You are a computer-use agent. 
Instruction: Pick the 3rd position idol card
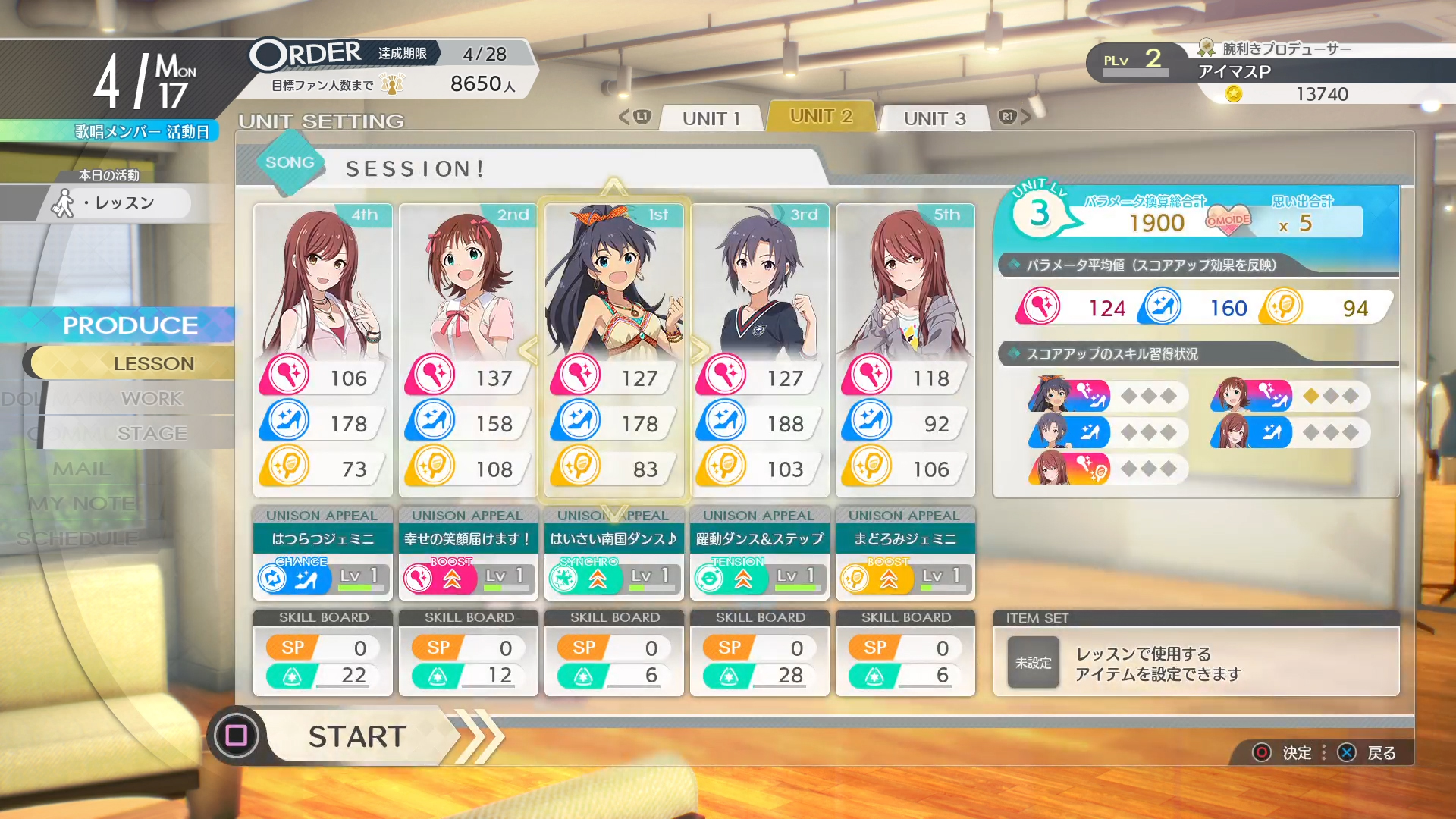(759, 349)
